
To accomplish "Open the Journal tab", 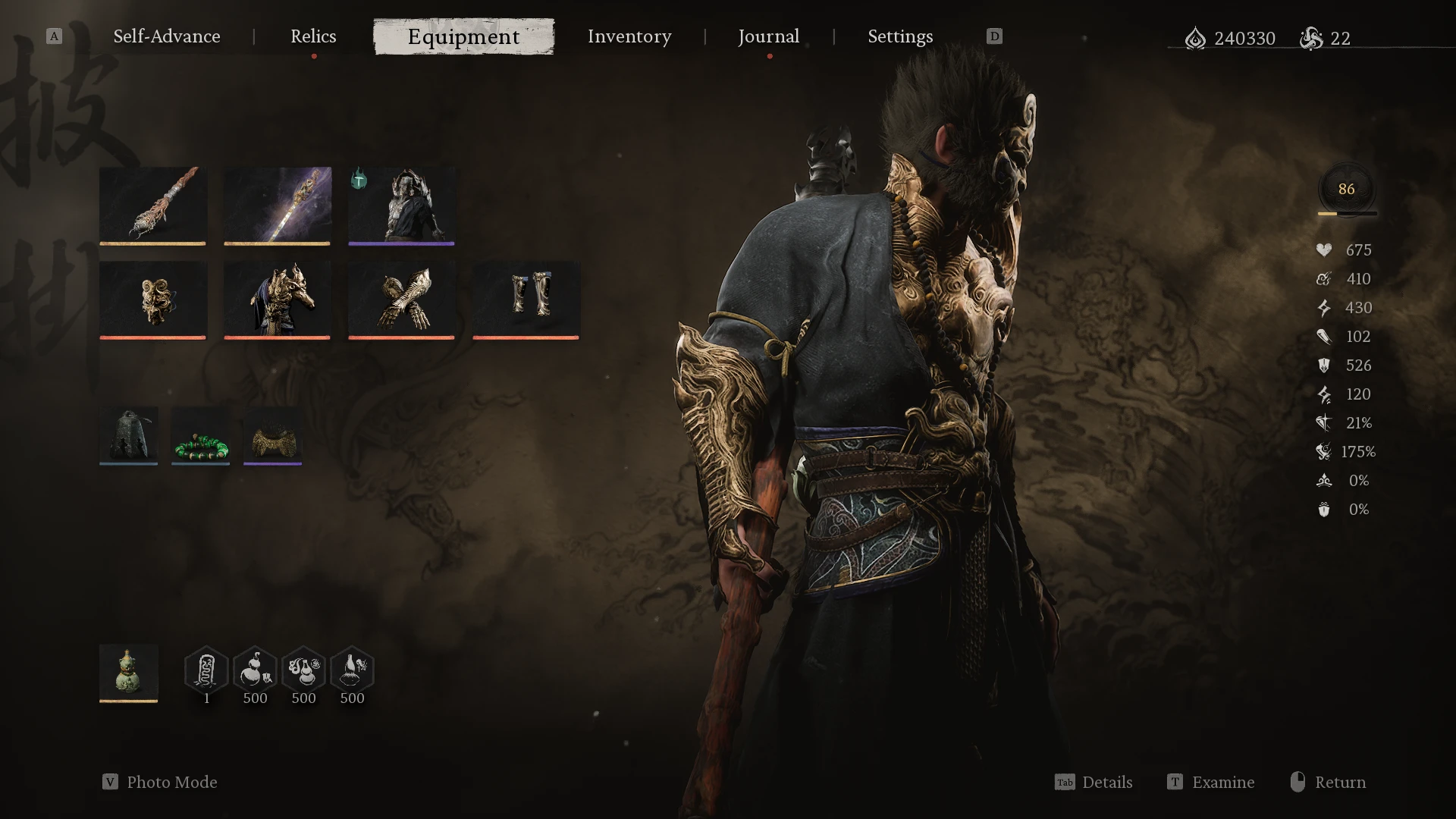I will click(768, 36).
